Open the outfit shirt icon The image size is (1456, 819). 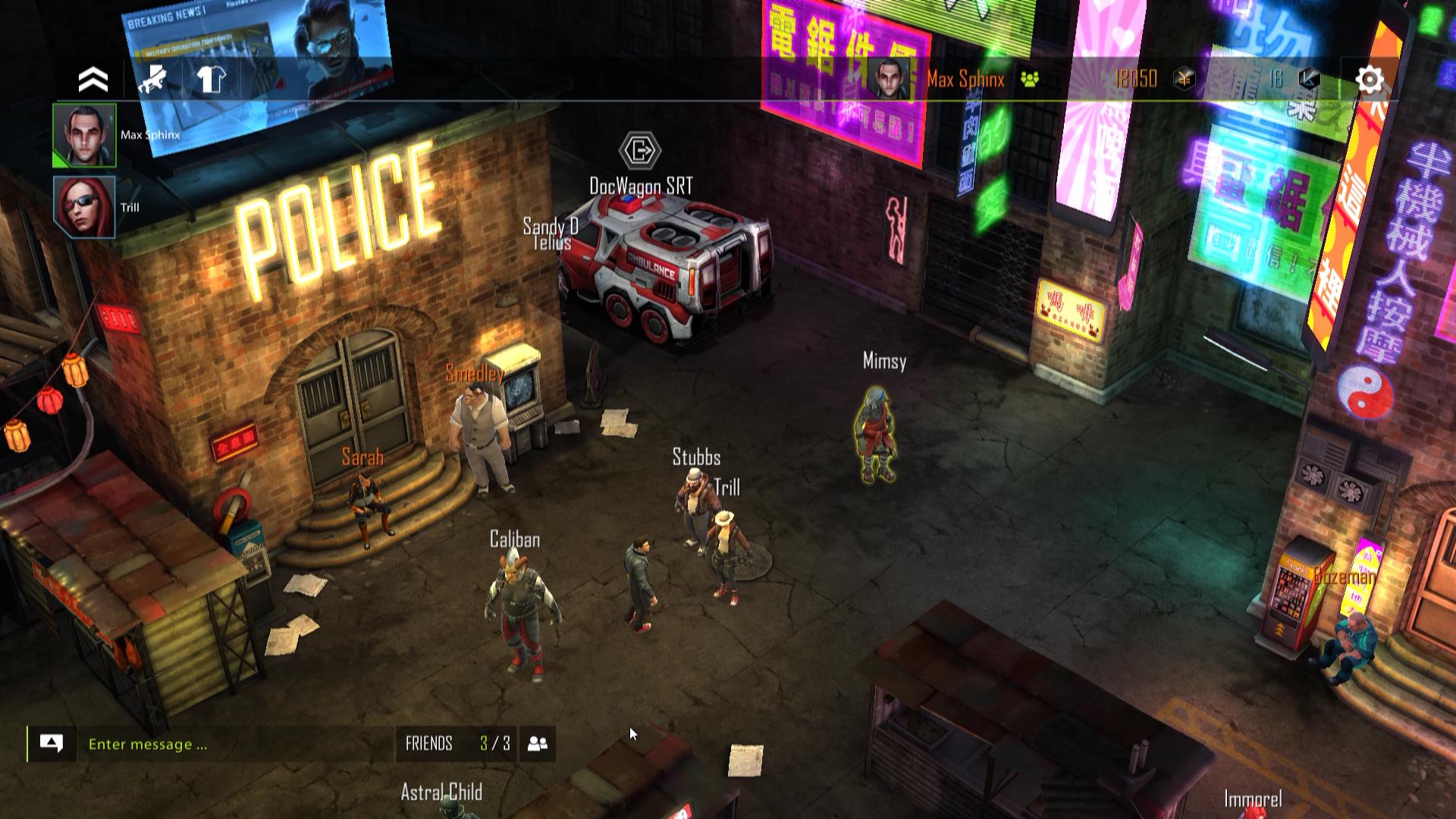point(211,79)
